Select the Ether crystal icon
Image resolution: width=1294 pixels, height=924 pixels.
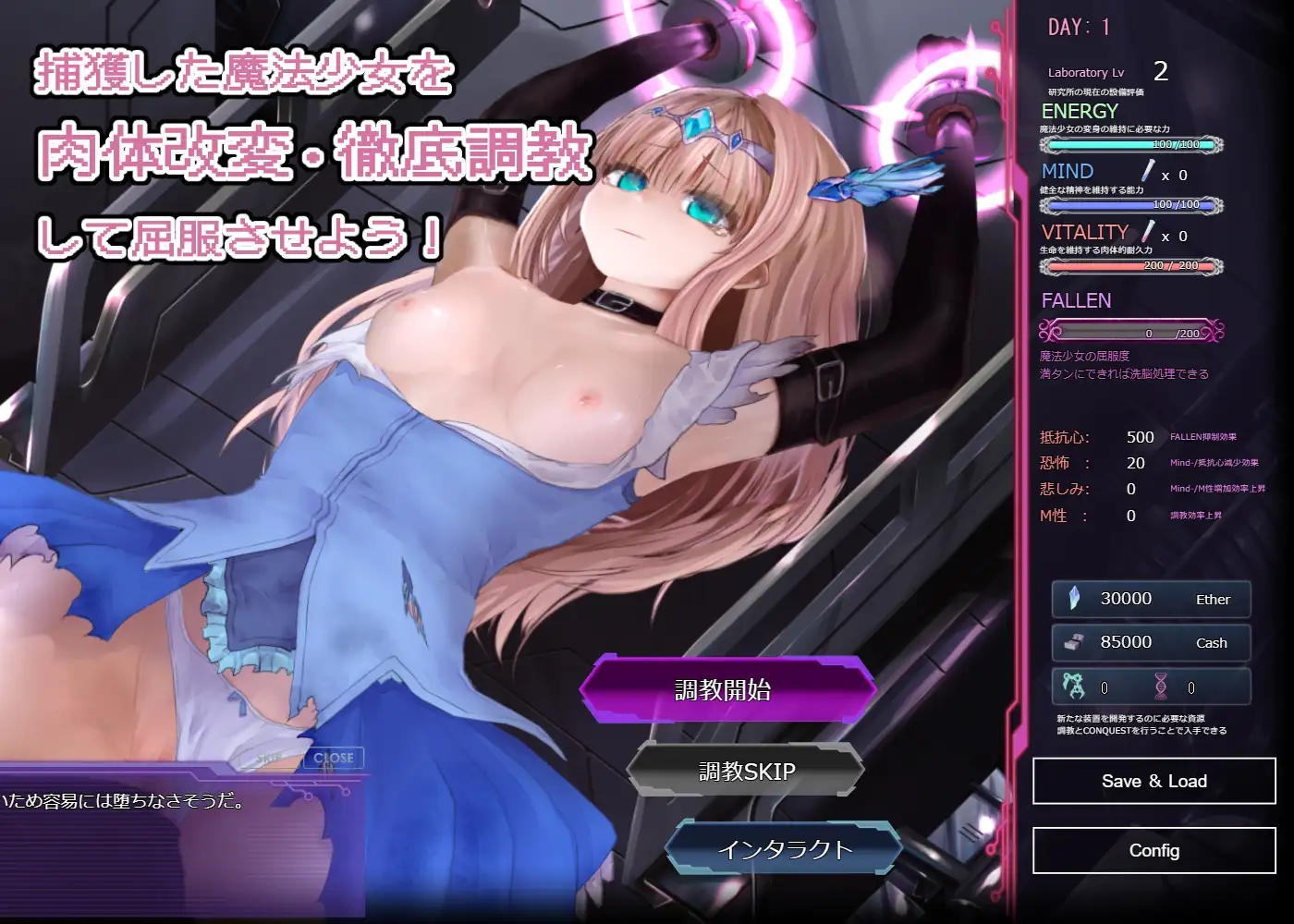click(x=1072, y=599)
